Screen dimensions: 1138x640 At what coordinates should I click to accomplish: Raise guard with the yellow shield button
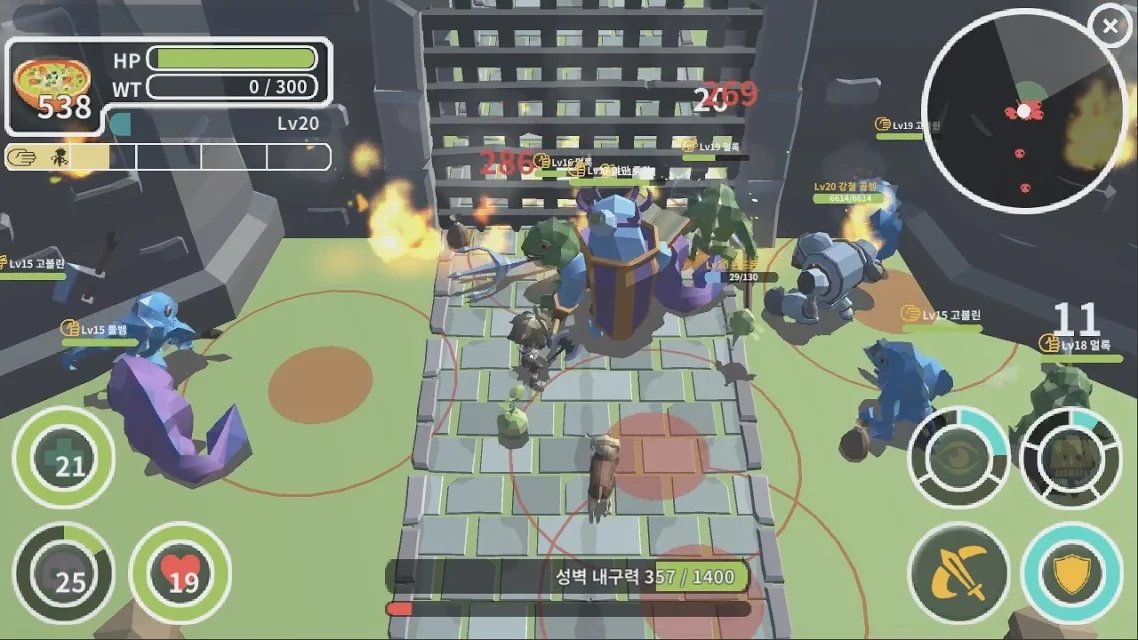(1071, 573)
